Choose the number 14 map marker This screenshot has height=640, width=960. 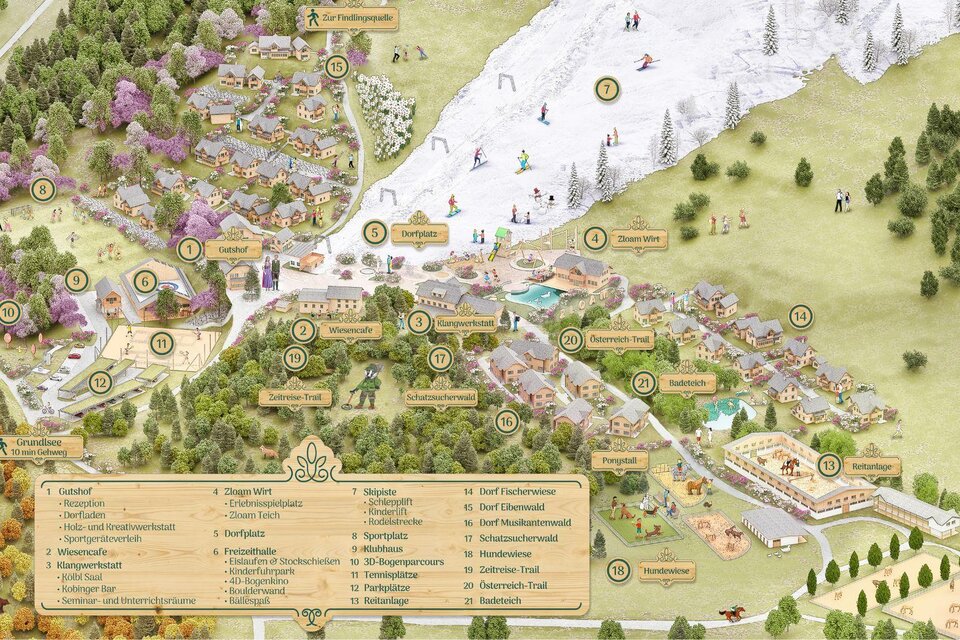coord(800,317)
